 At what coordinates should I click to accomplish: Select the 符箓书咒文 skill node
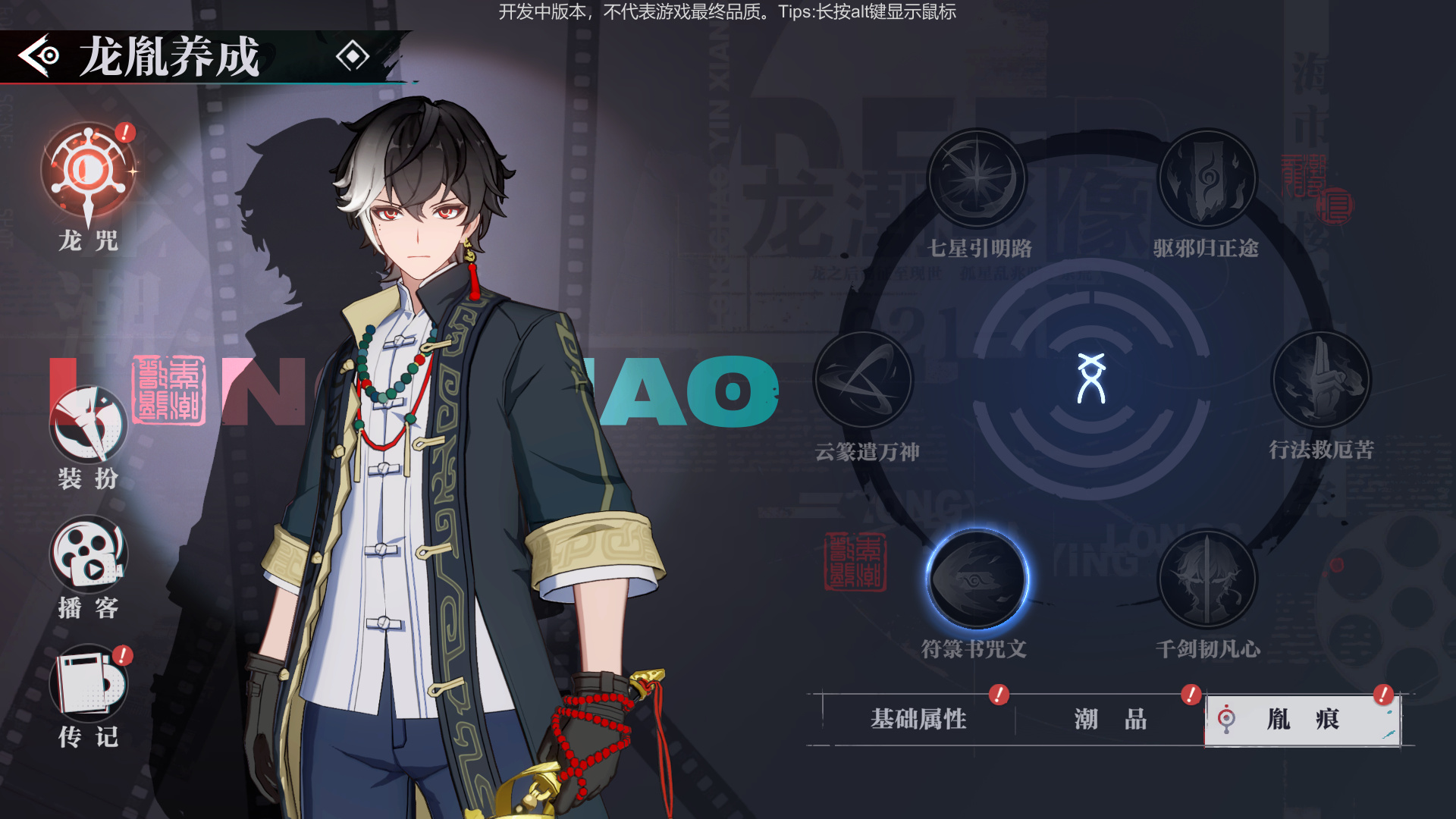pos(977,579)
